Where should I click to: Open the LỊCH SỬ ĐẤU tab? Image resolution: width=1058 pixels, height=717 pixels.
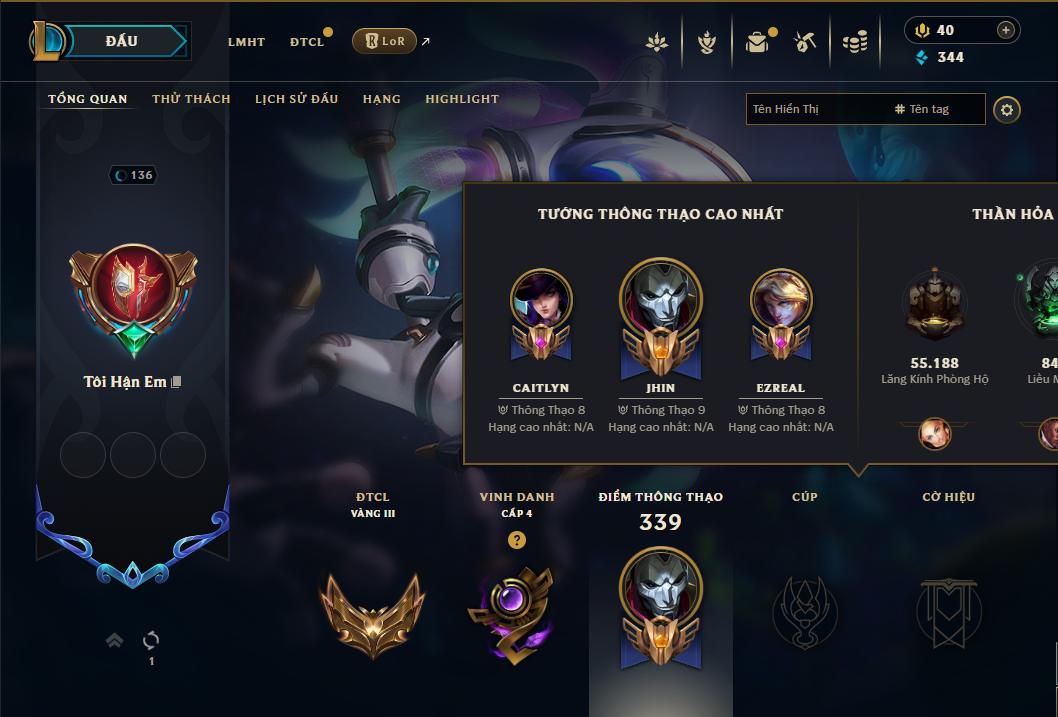pyautogui.click(x=296, y=99)
